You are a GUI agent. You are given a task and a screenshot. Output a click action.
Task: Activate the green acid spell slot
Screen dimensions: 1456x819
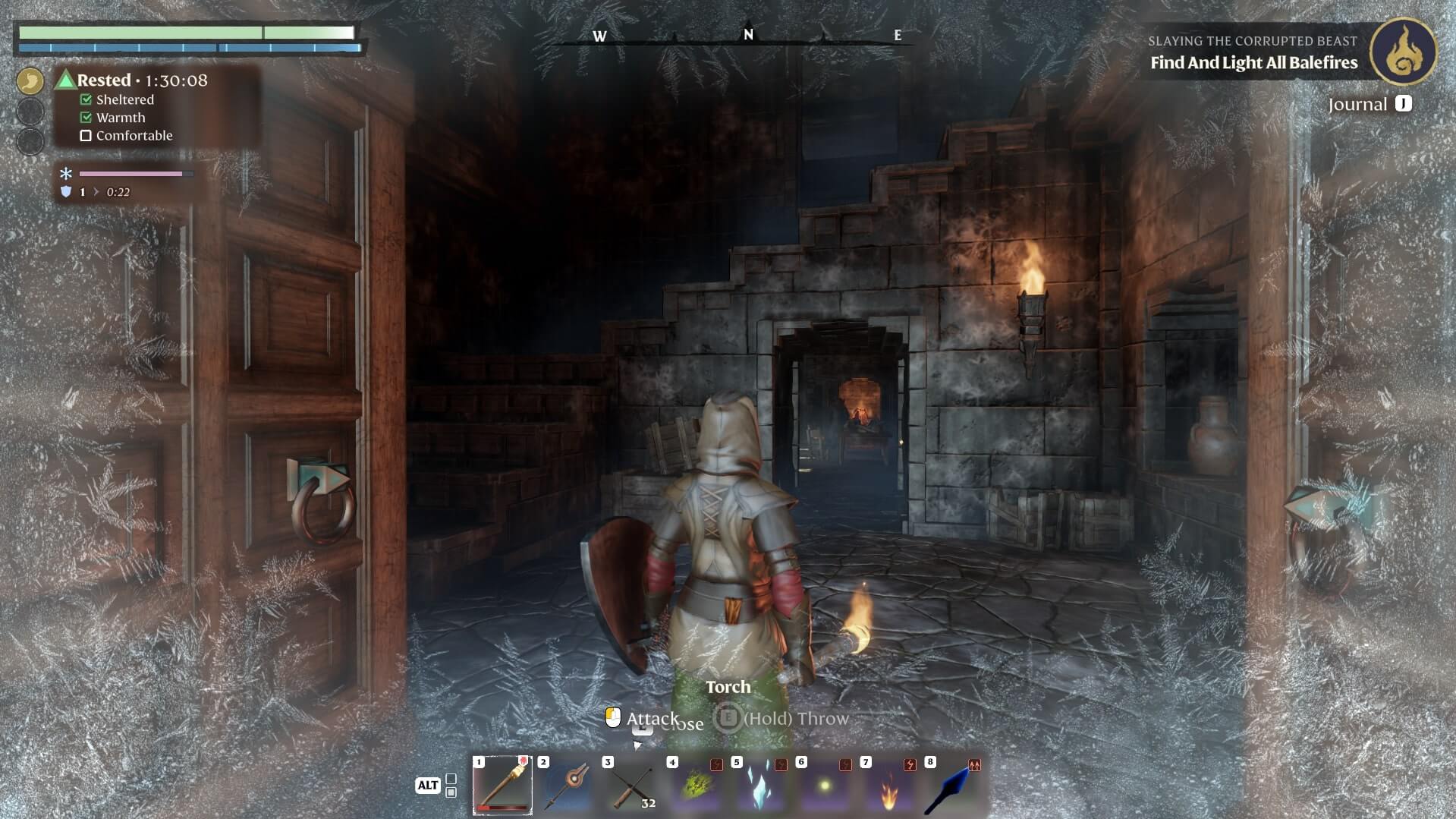(x=697, y=786)
